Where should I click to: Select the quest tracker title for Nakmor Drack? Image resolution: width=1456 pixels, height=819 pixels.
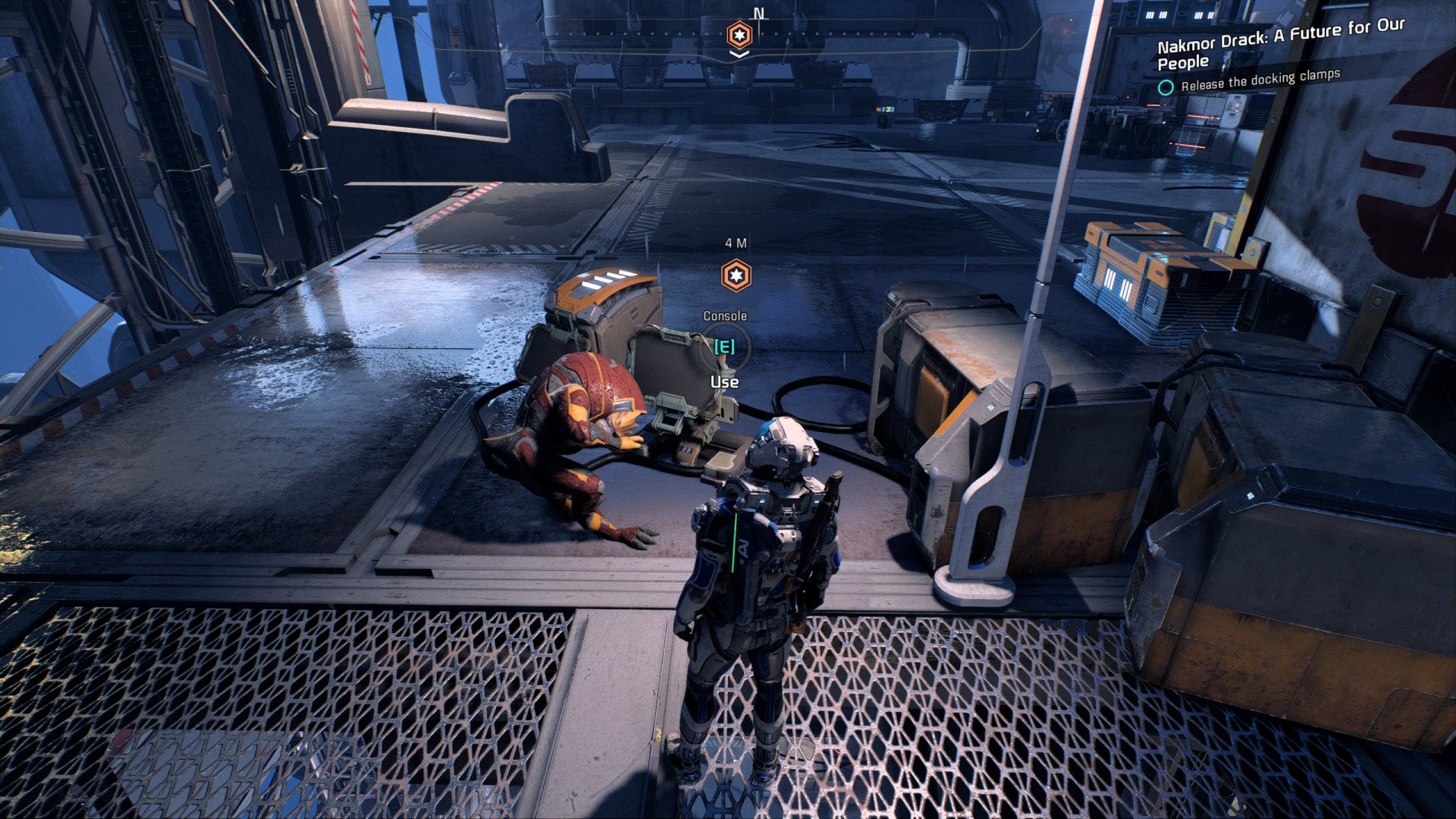[x=1280, y=43]
